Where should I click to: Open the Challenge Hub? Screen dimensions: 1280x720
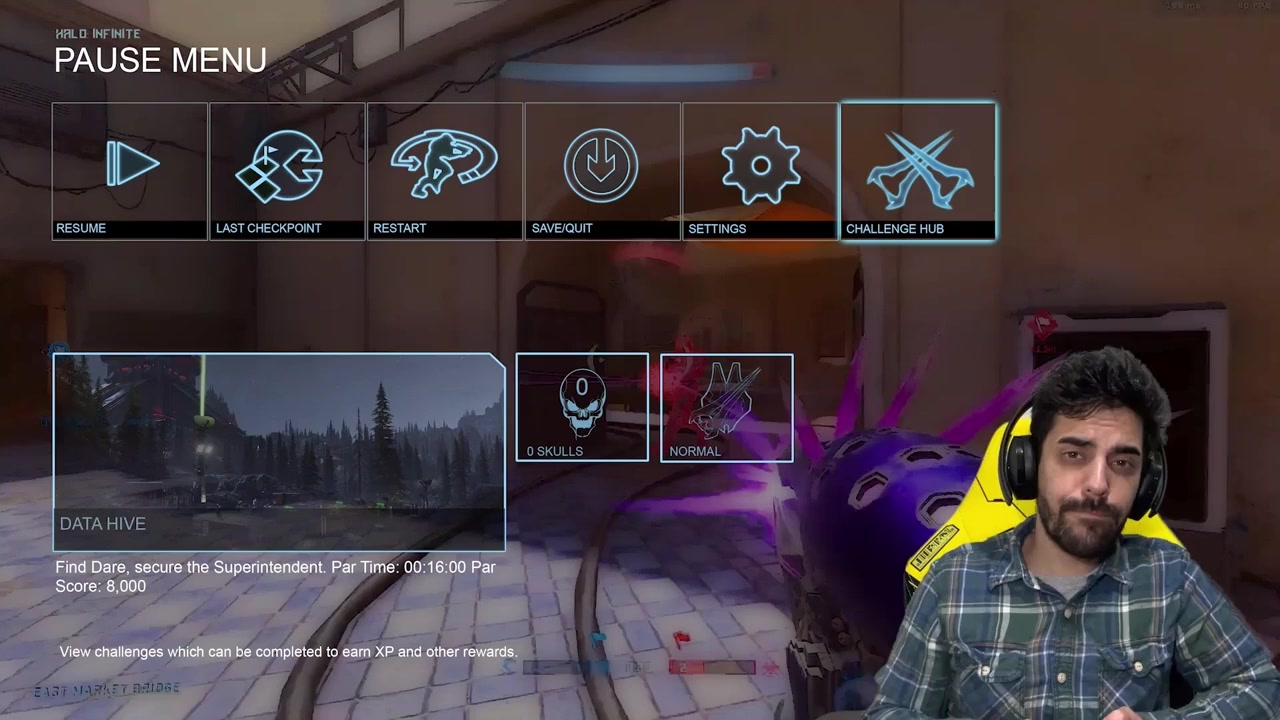[918, 171]
